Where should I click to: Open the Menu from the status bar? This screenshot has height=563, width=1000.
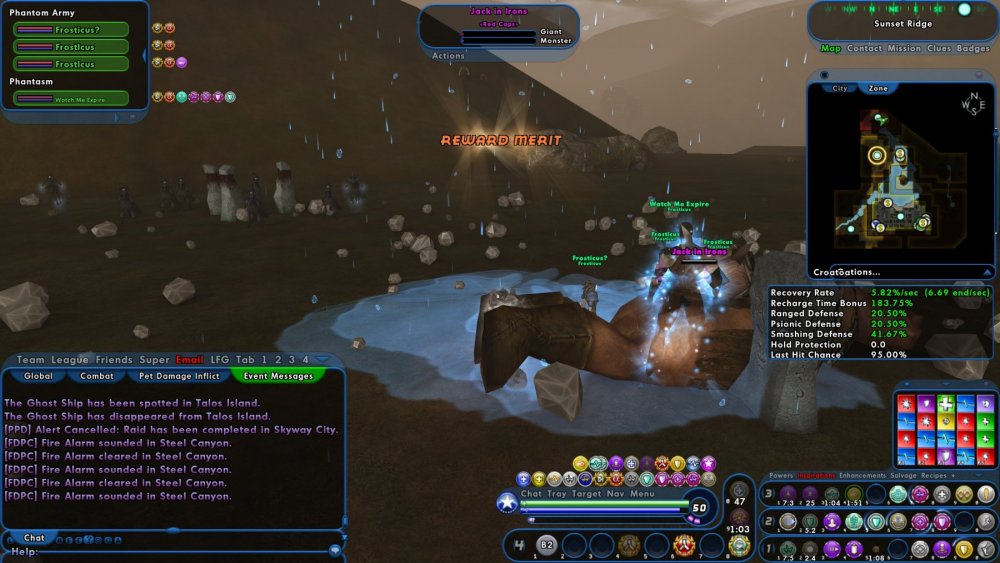point(642,493)
